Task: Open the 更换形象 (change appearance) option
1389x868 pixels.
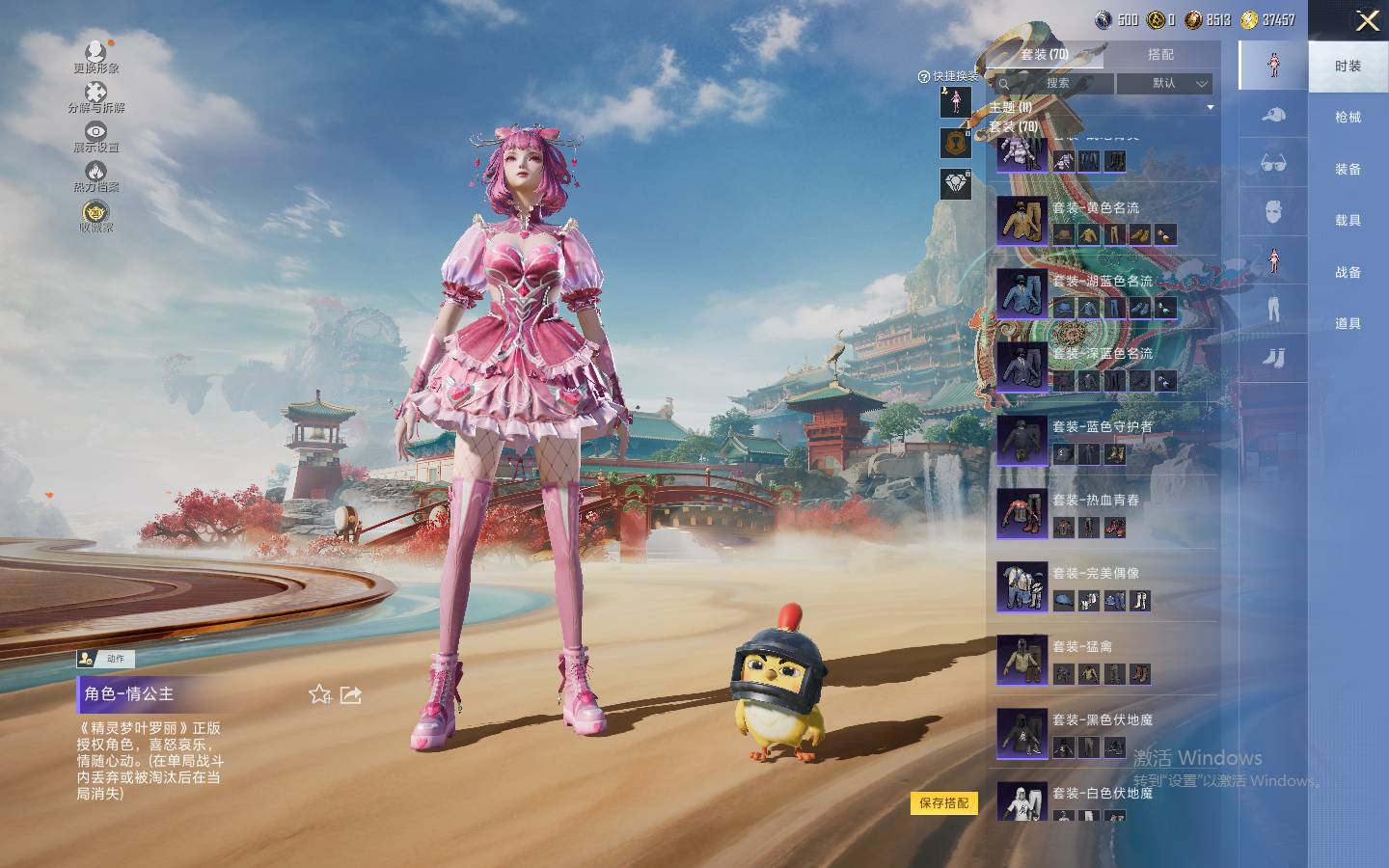Action: [95, 56]
